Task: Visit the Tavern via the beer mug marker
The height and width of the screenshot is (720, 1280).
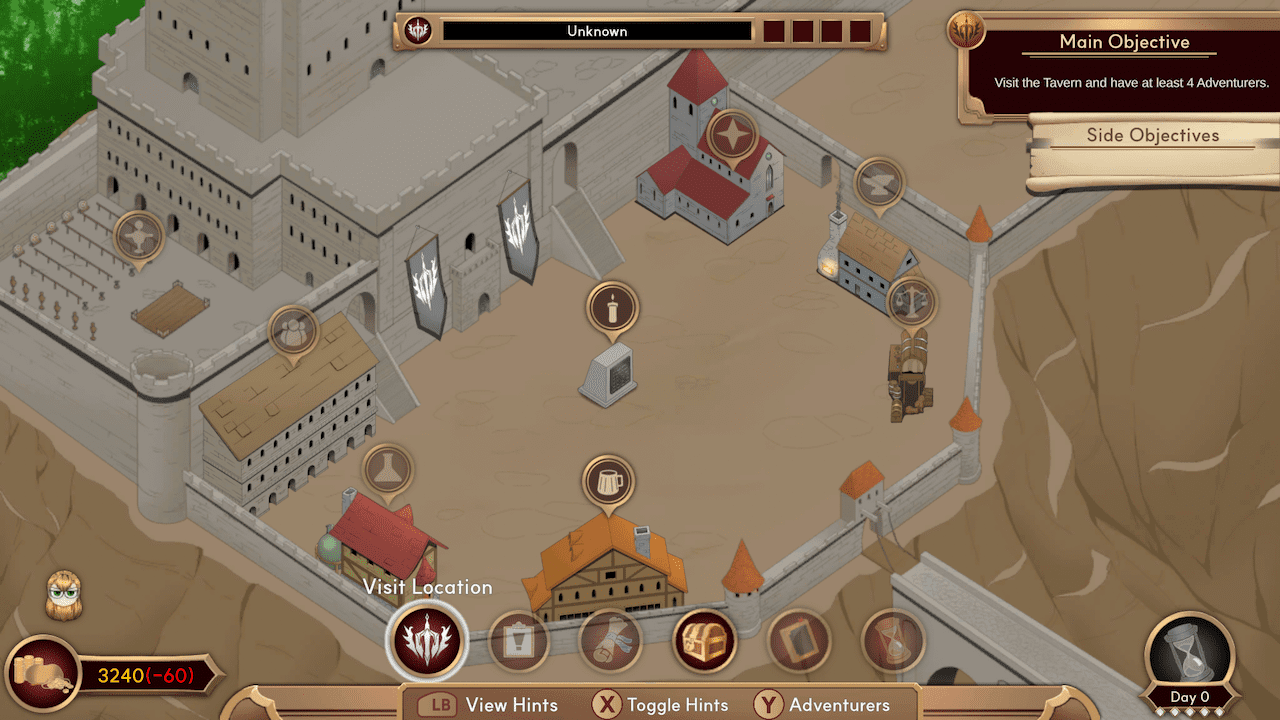Action: [x=608, y=482]
